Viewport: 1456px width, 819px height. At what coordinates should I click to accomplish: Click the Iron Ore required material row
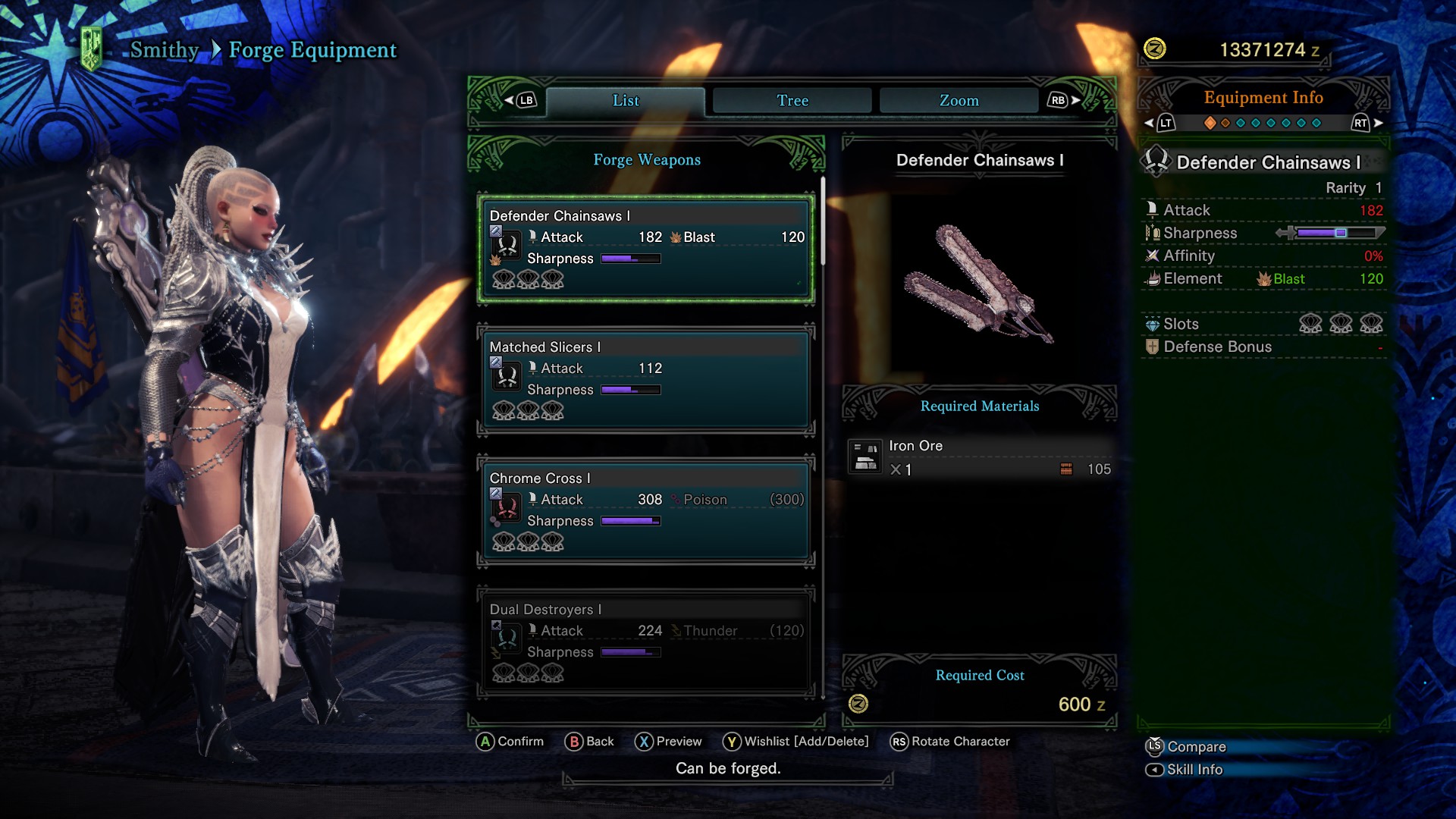pyautogui.click(x=980, y=458)
